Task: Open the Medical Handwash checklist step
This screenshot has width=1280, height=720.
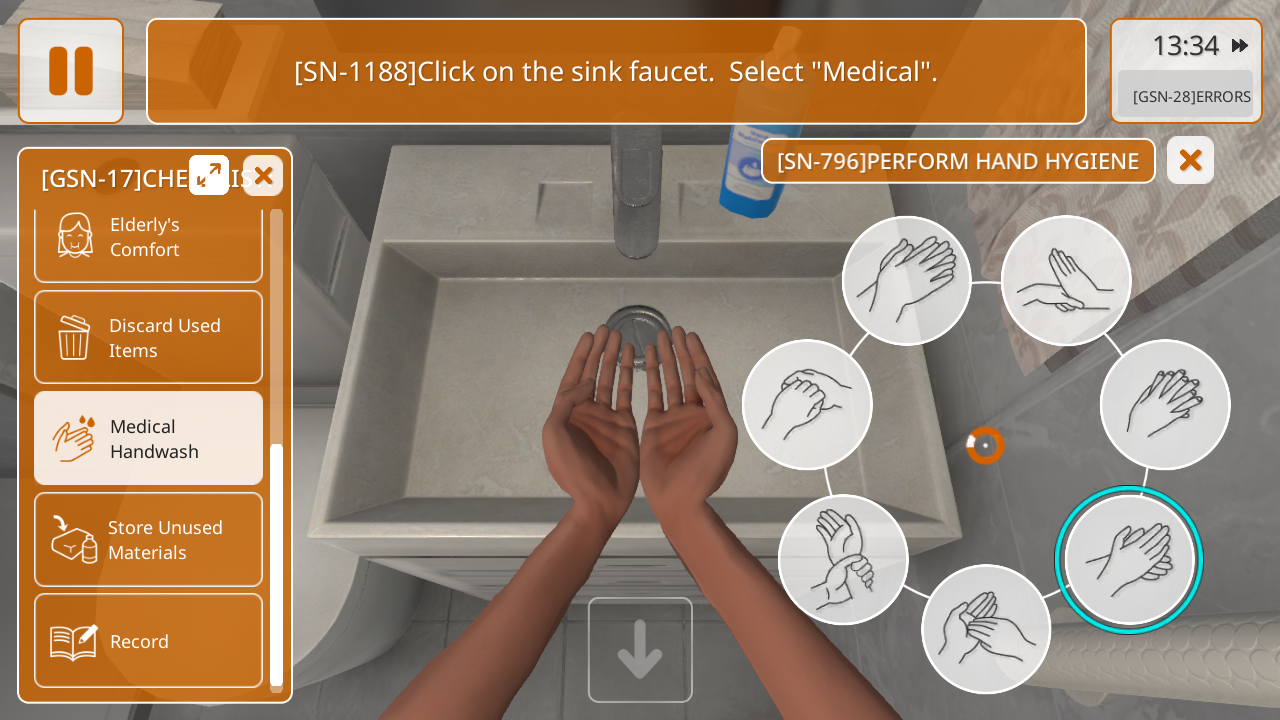Action: click(148, 439)
